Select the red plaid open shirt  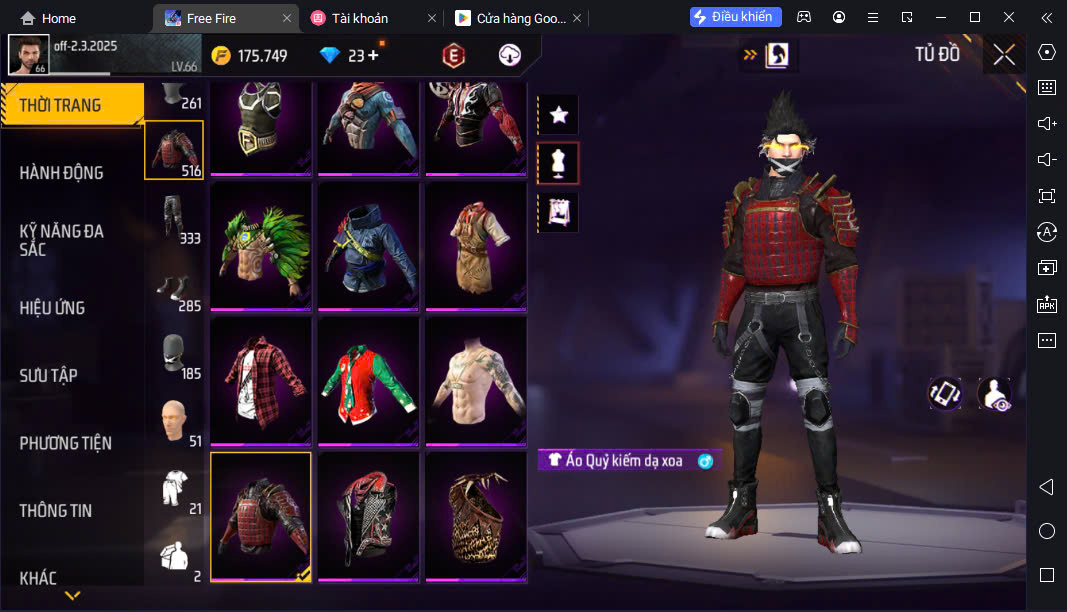(260, 381)
